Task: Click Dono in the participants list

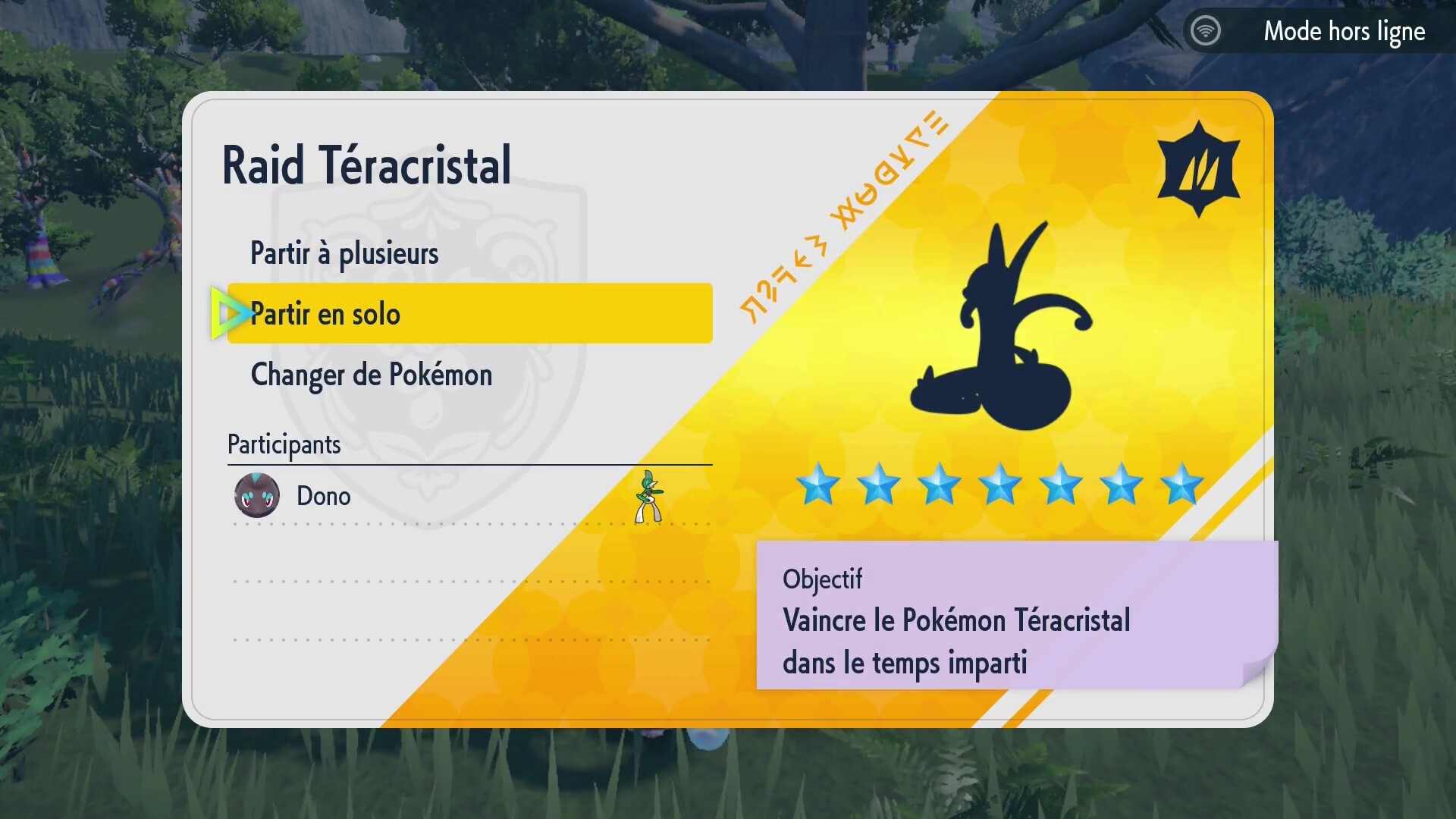Action: tap(323, 496)
